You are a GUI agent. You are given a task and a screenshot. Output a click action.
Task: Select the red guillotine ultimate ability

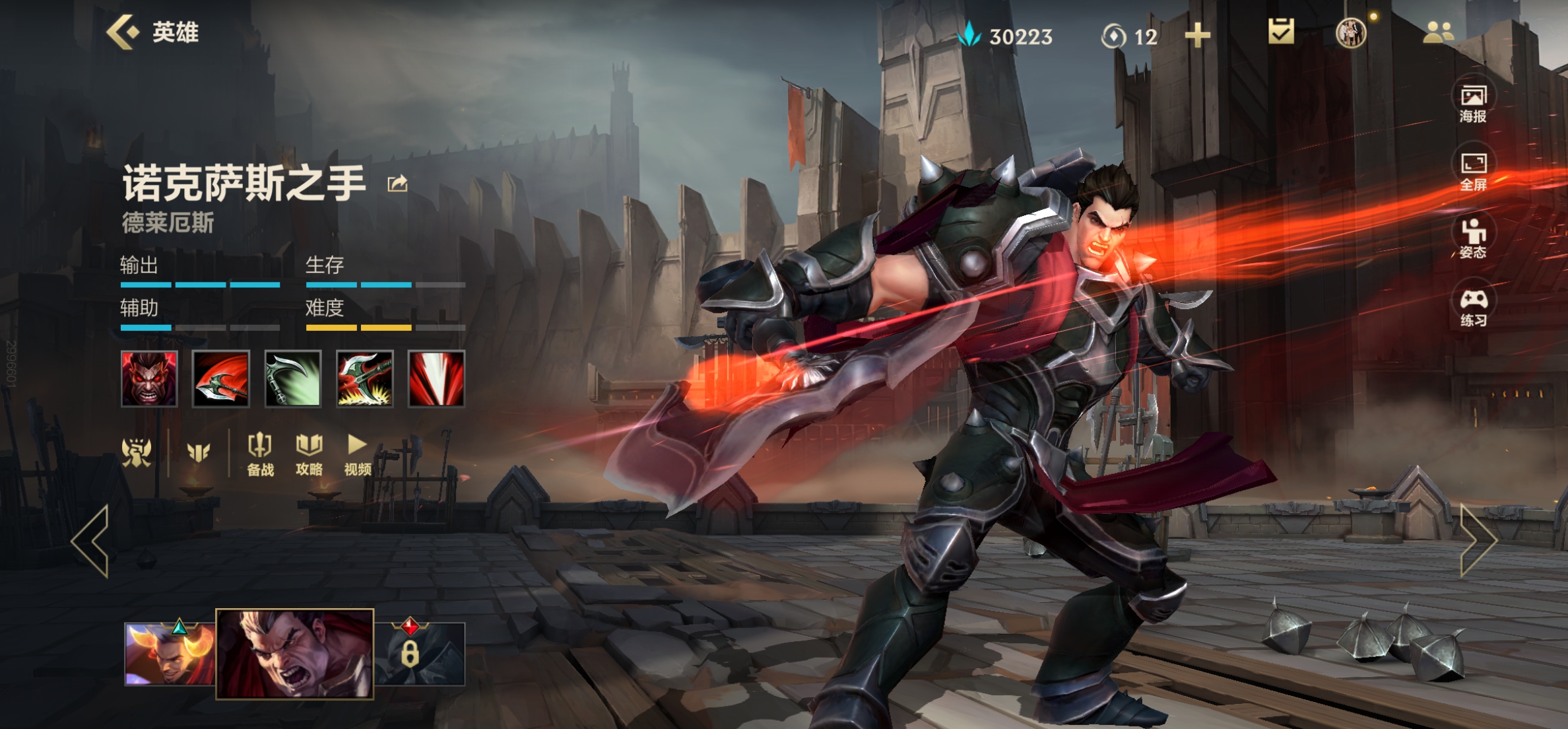click(436, 379)
